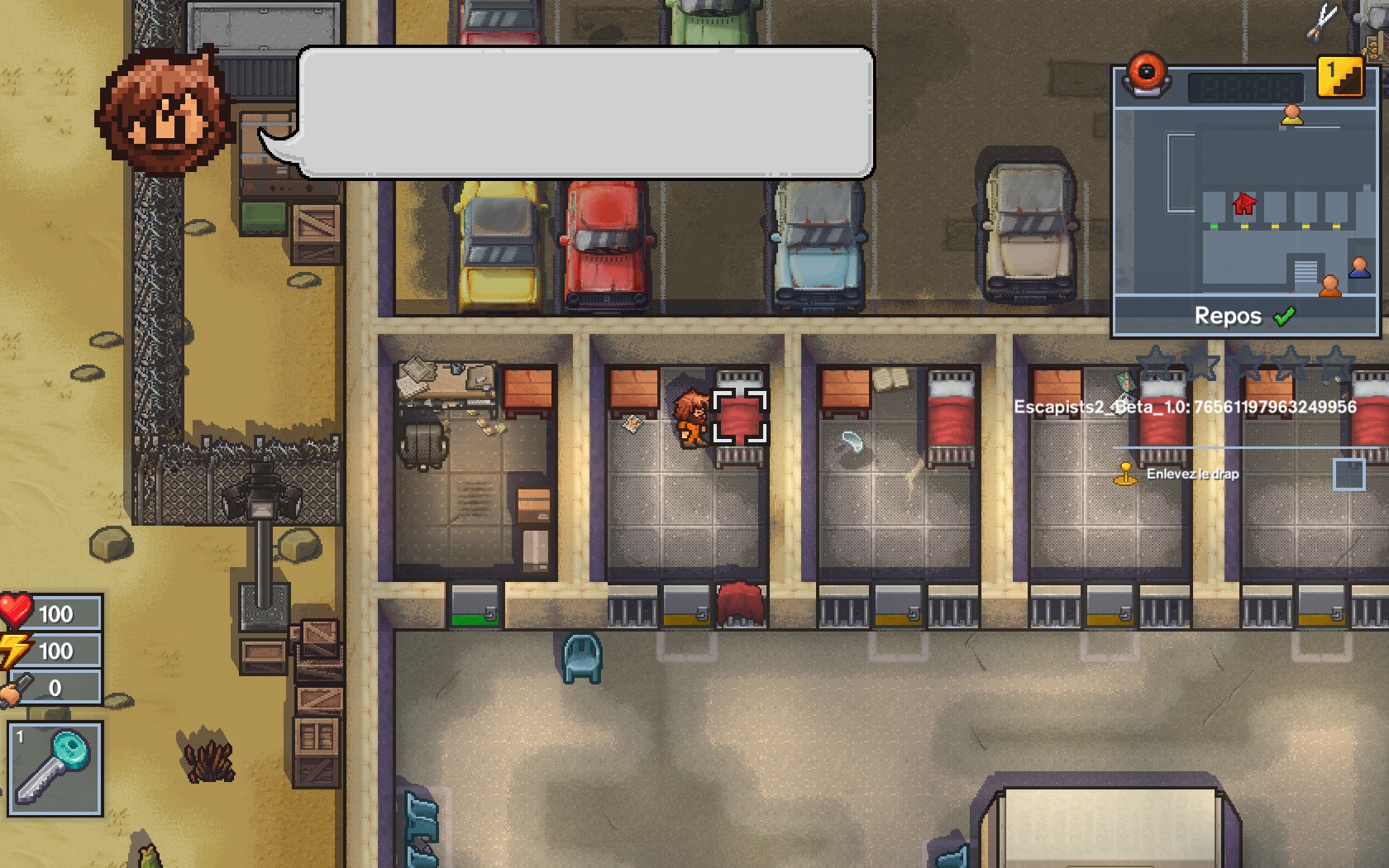Select the orange inmate marker on minimap

(1329, 286)
